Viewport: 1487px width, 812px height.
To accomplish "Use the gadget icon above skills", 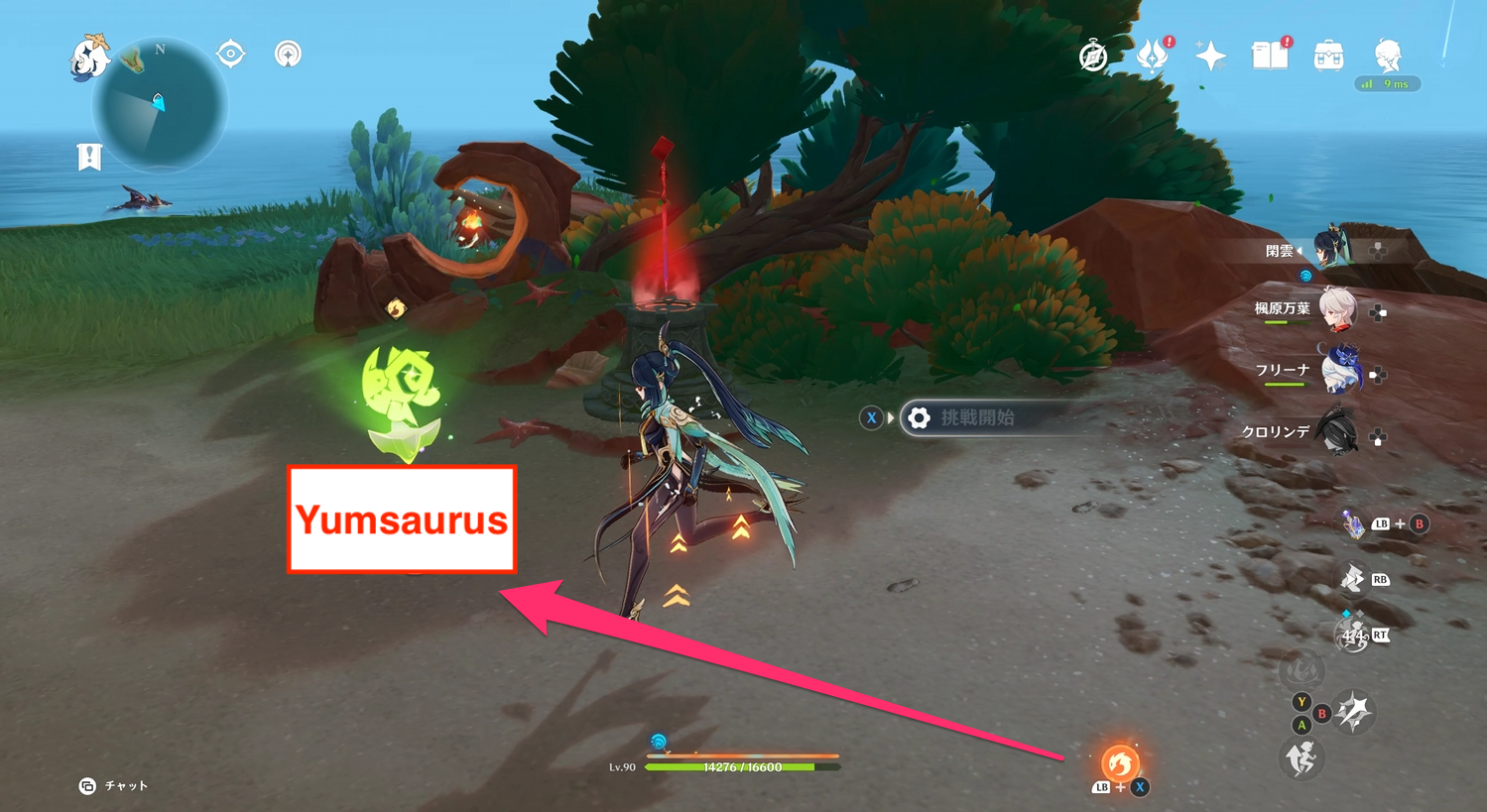I will point(1354,523).
